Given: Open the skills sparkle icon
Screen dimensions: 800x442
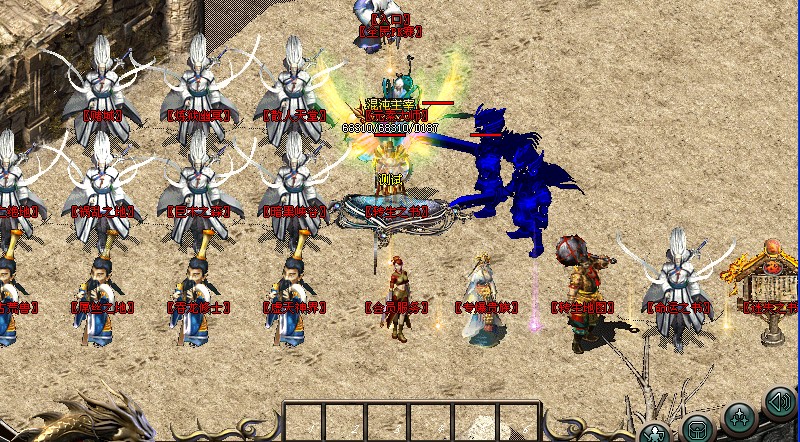Looking at the screenshot, I should coord(739,415).
